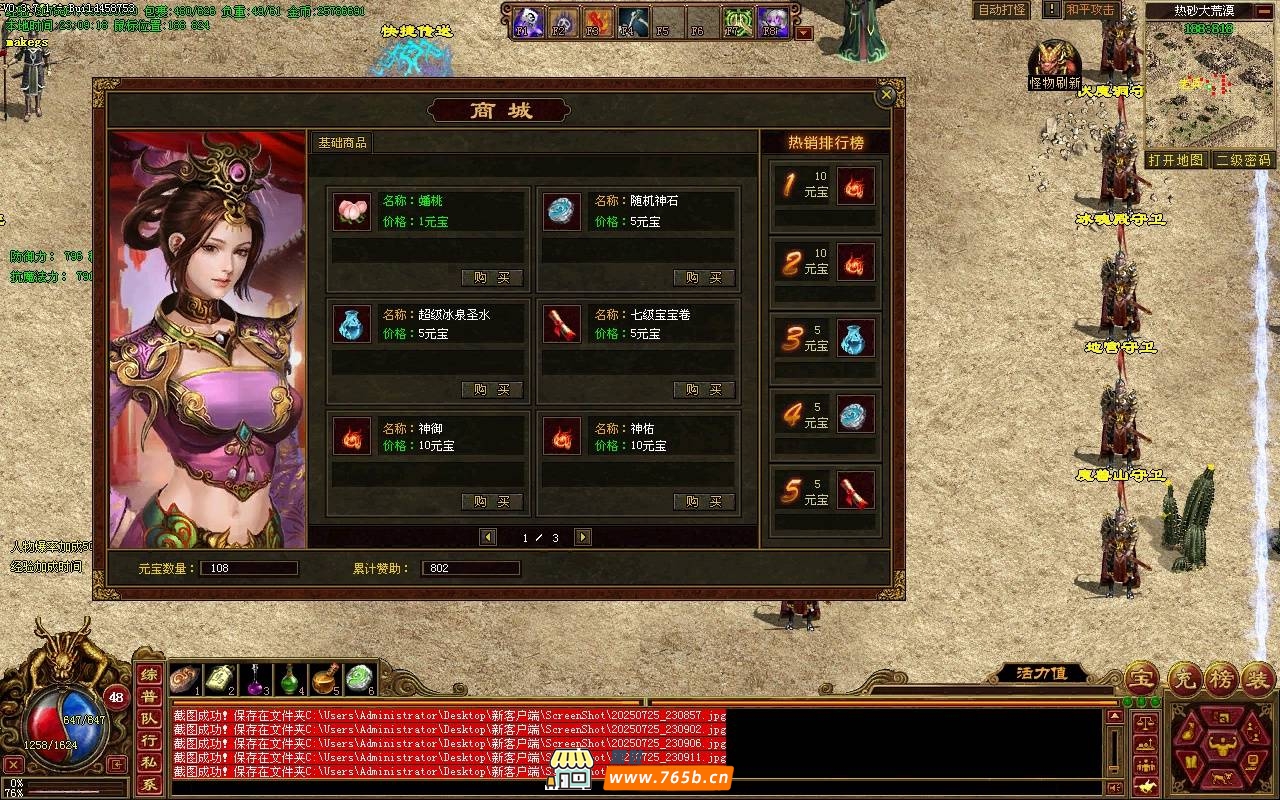The image size is (1280, 800).
Task: Purchase the 神佑 item
Action: 704,502
